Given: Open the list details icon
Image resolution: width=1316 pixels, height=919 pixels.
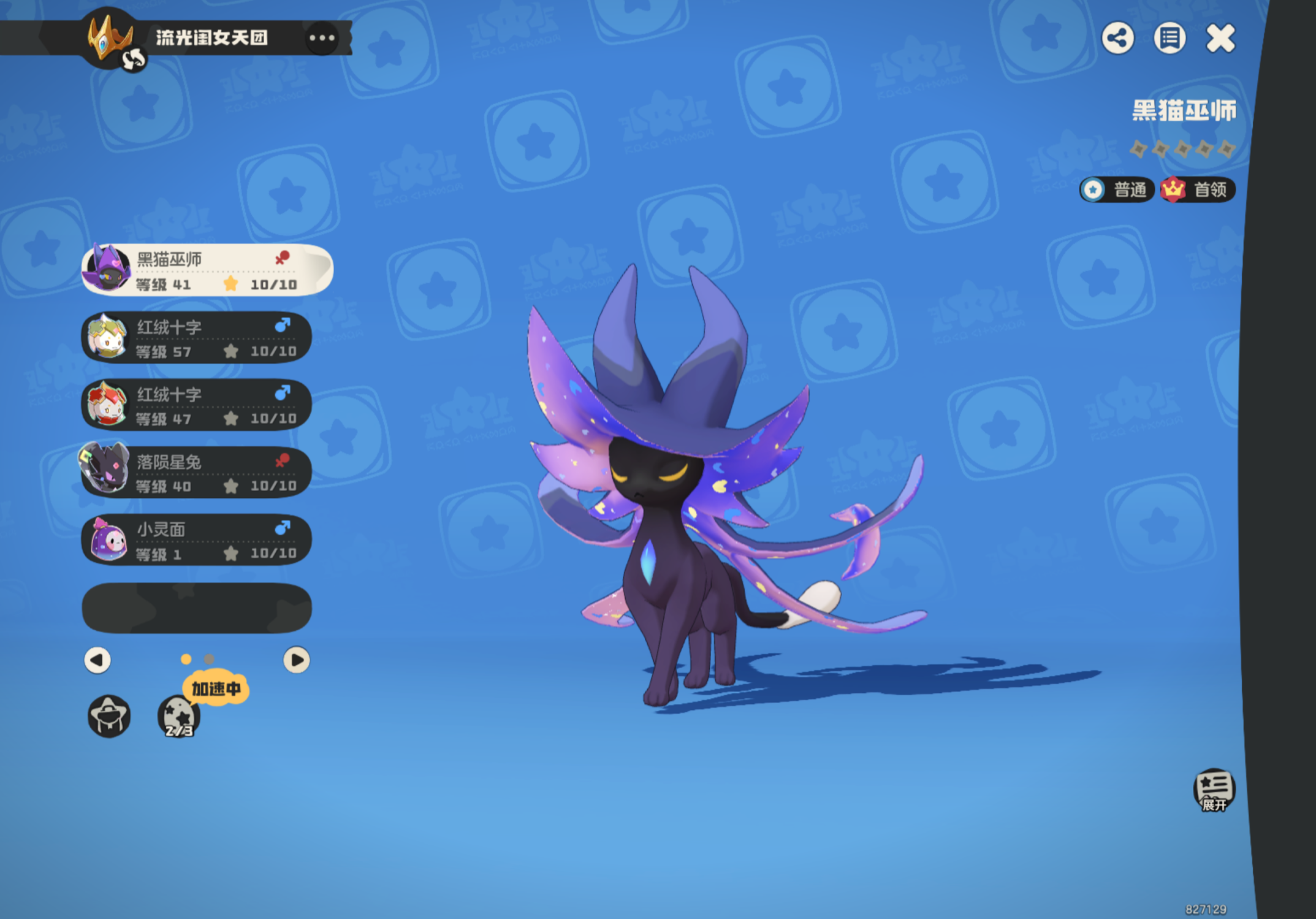Looking at the screenshot, I should pos(1169,39).
